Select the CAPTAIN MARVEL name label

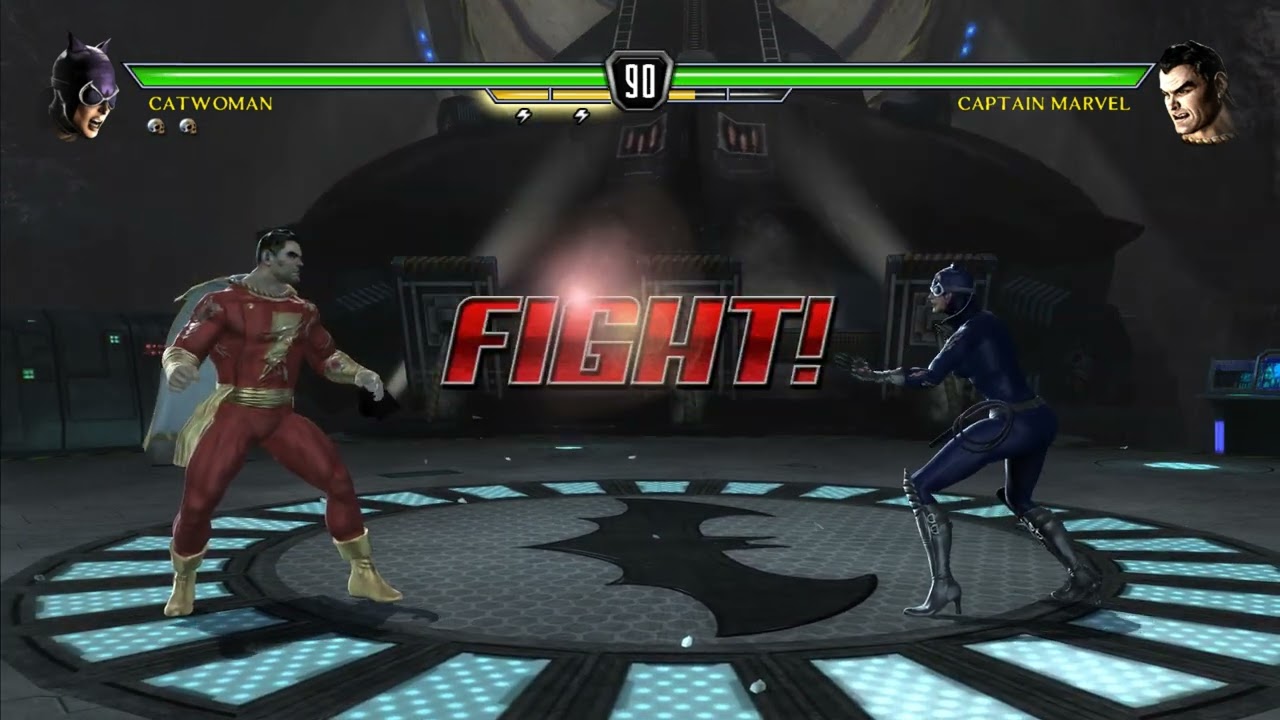coord(1044,102)
